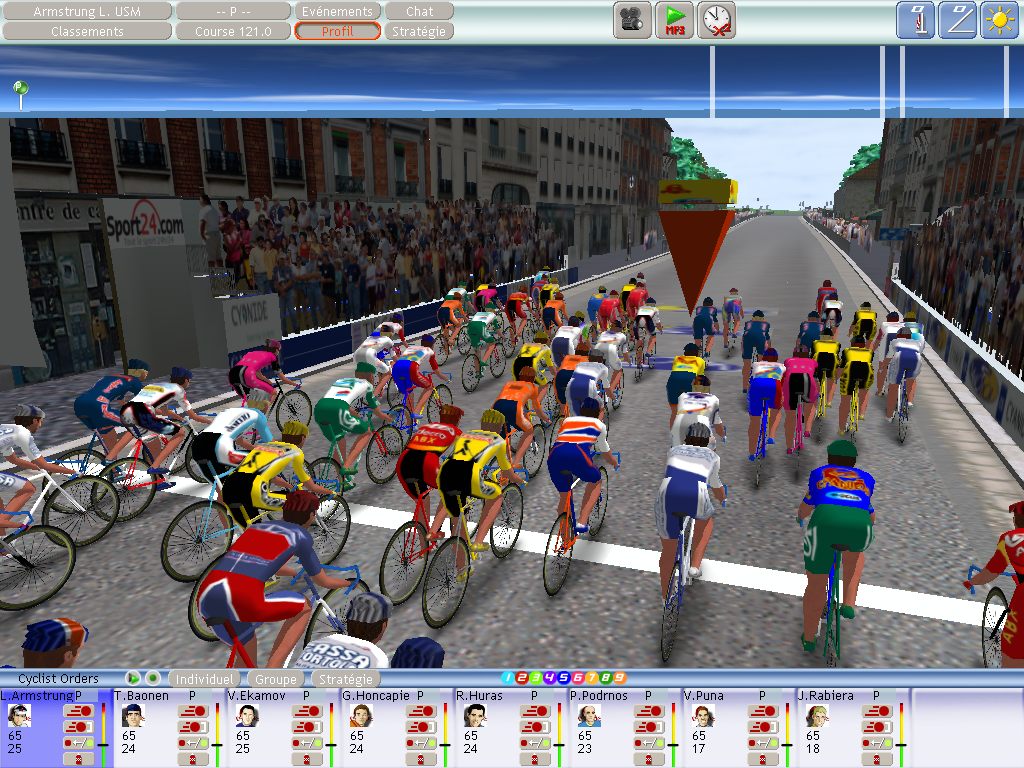Select T.Baonen's rider portrait
This screenshot has height=768, width=1024.
[x=132, y=715]
